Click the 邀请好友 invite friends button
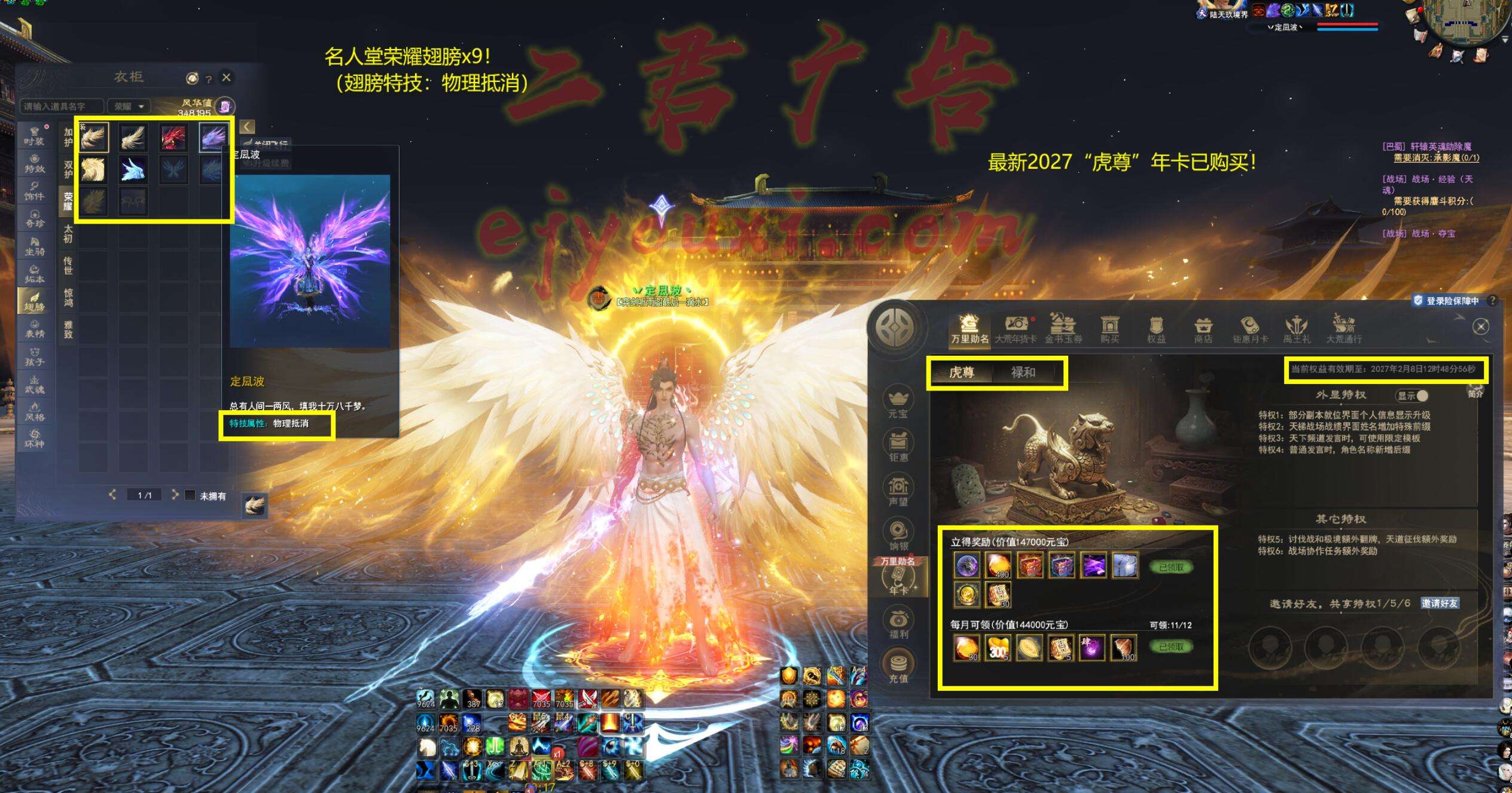The width and height of the screenshot is (1512, 793). 1440,603
